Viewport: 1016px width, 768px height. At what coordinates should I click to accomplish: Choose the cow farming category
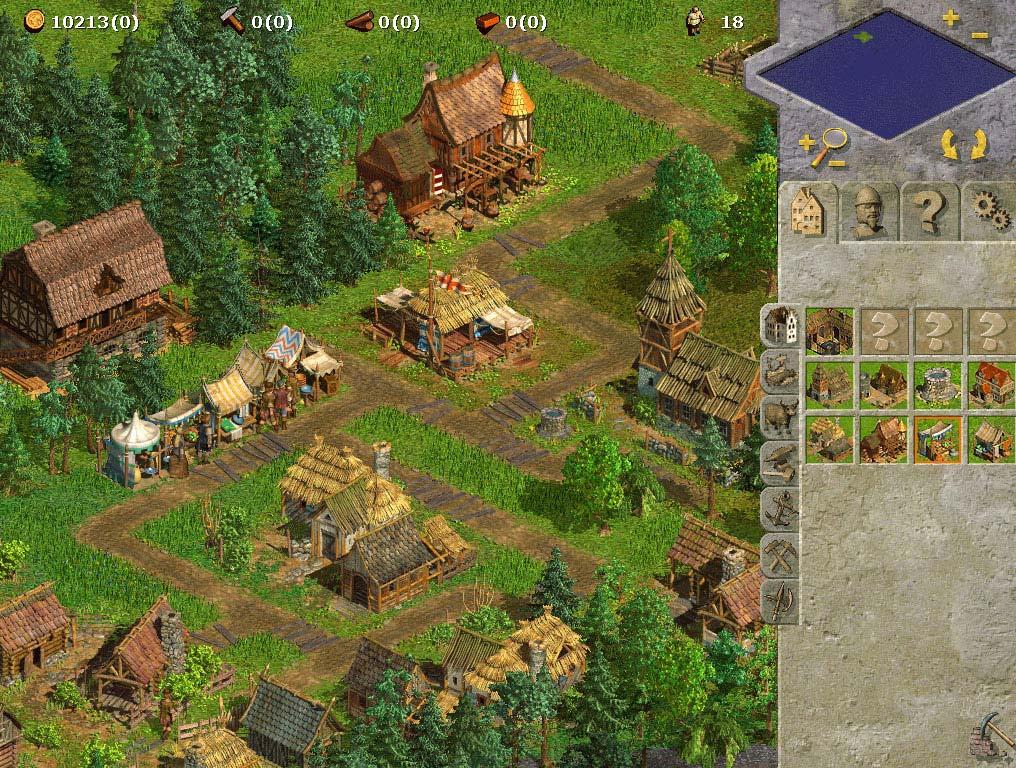coord(779,415)
